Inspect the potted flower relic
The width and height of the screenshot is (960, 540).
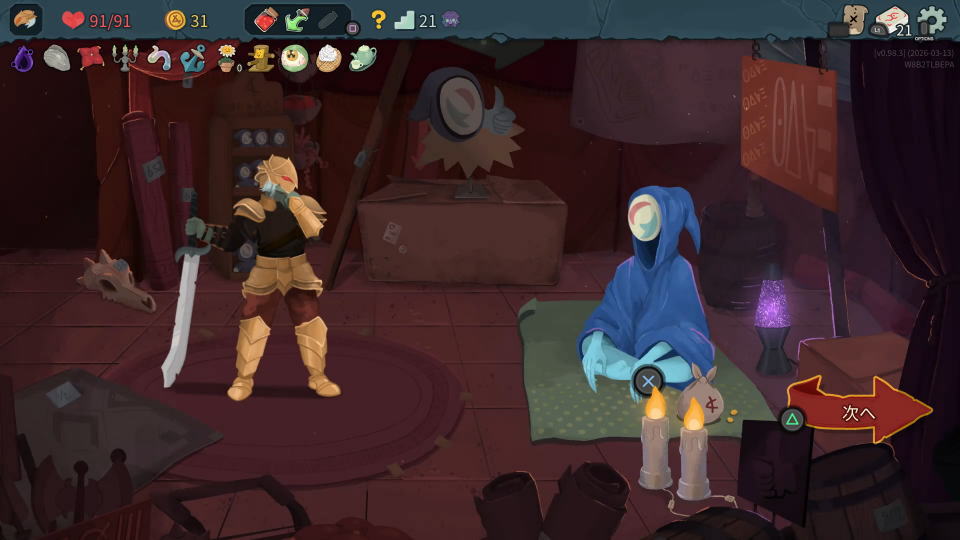[228, 58]
